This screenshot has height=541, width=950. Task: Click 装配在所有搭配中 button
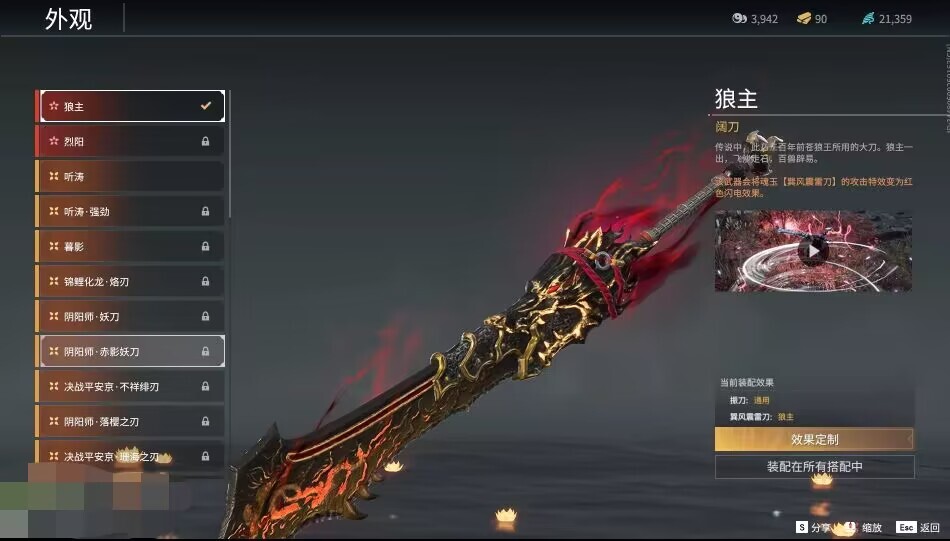tap(814, 467)
